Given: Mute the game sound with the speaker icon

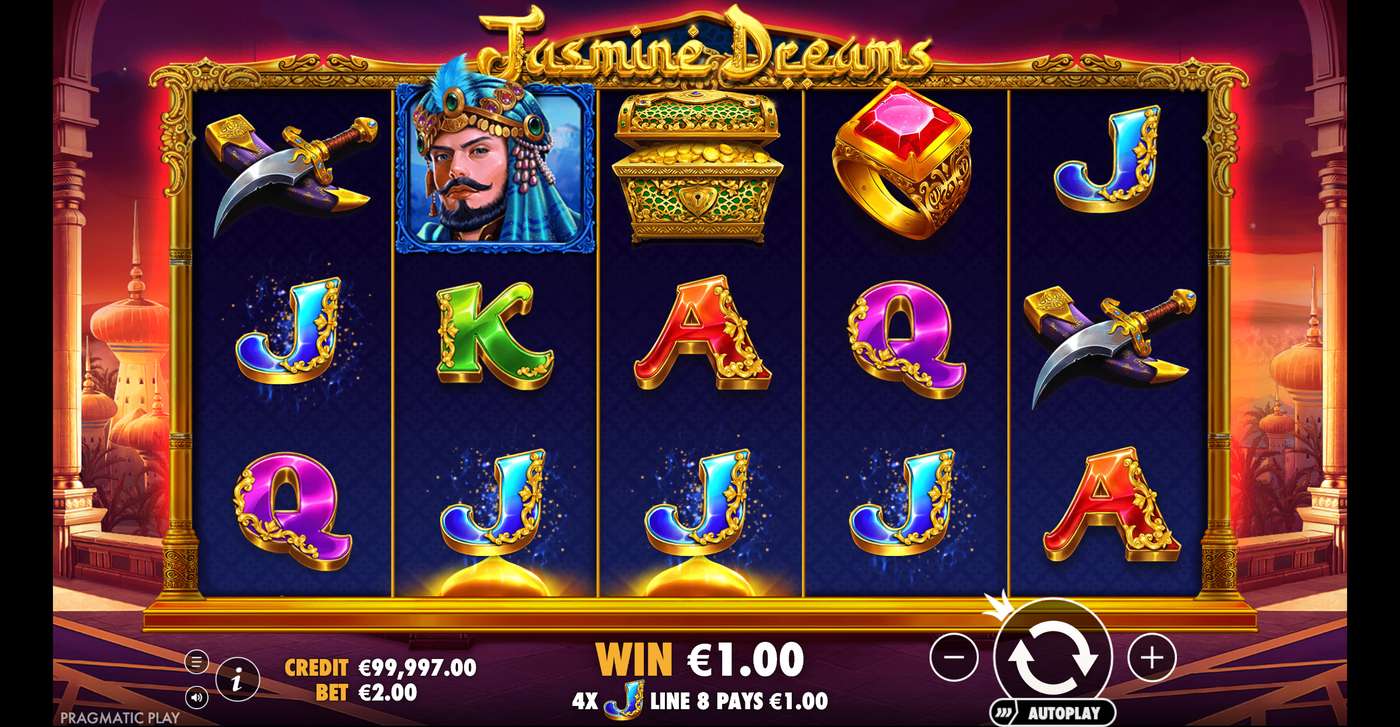Looking at the screenshot, I should [x=198, y=695].
